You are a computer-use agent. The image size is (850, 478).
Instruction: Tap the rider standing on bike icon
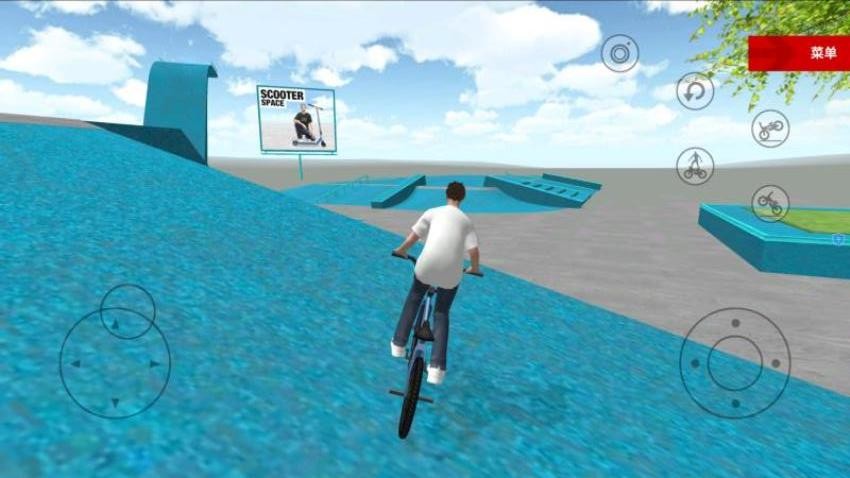point(695,165)
